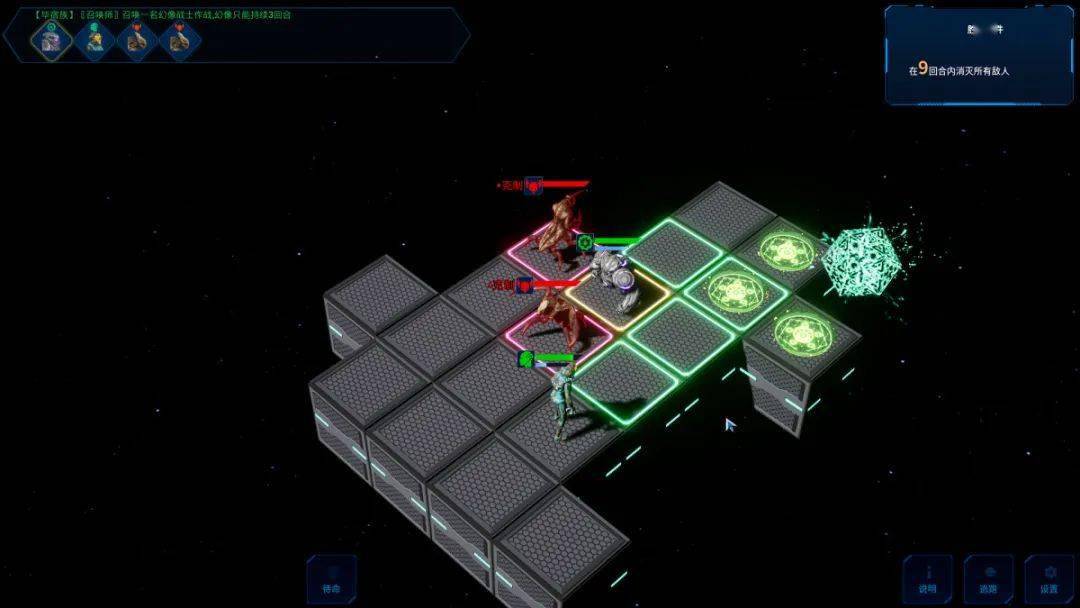Open the 设置 settings menu
Viewport: 1080px width, 608px height.
(1048, 580)
